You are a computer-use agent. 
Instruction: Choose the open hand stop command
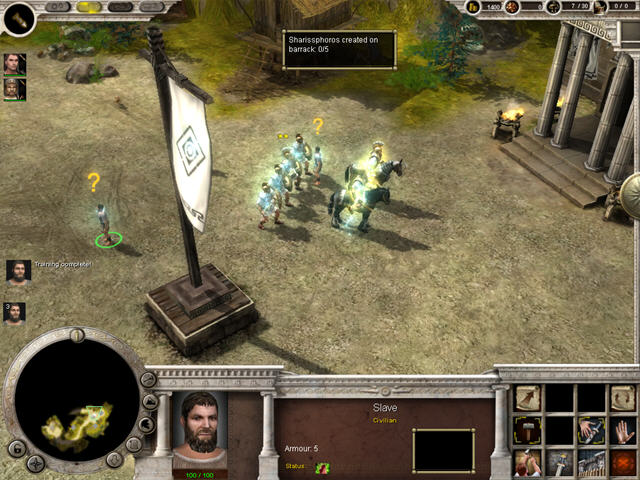[x=624, y=431]
